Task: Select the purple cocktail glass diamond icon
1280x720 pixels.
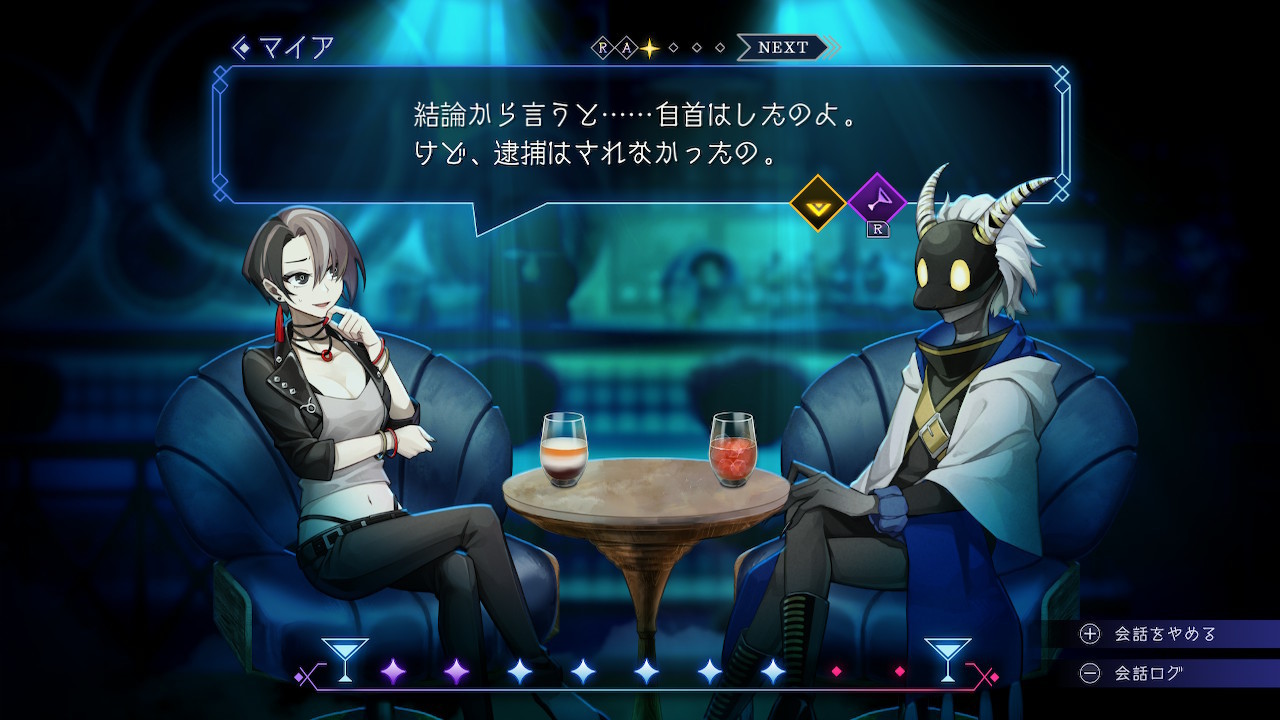Action: pyautogui.click(x=876, y=202)
